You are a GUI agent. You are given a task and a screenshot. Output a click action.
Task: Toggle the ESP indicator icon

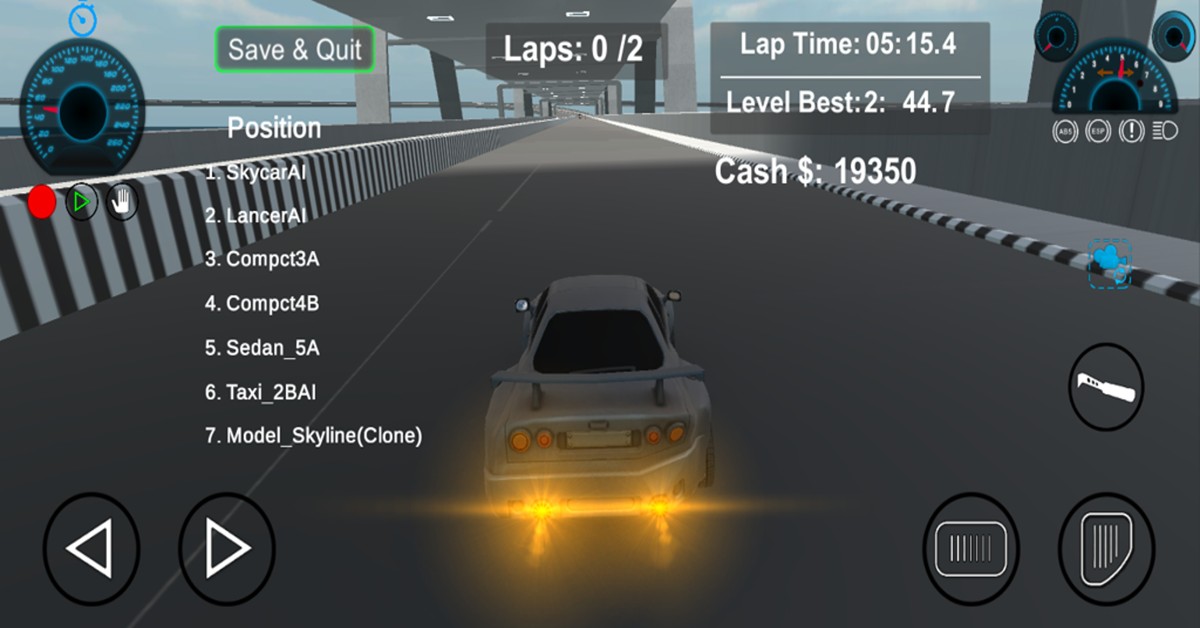tap(1098, 130)
